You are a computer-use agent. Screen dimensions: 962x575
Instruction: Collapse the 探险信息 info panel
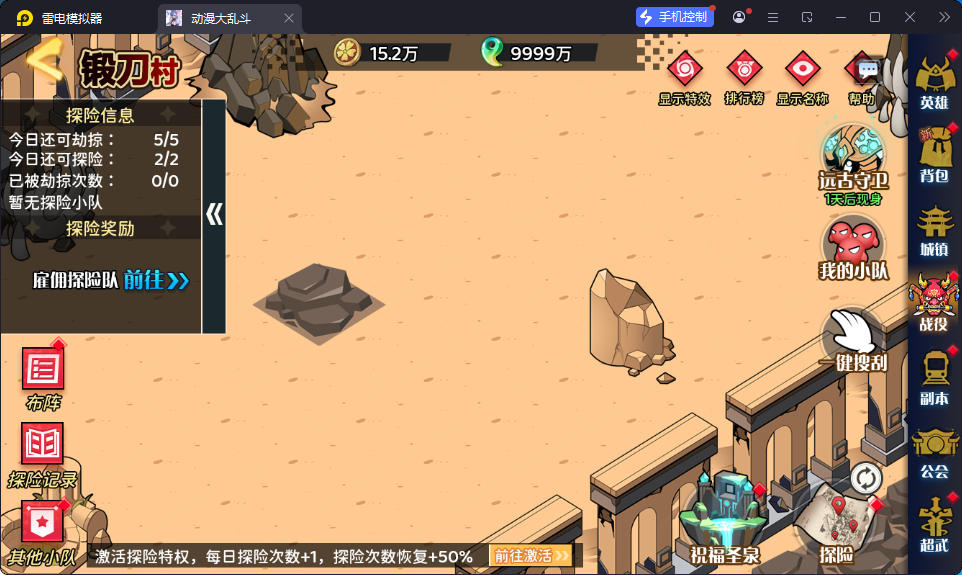(x=214, y=215)
